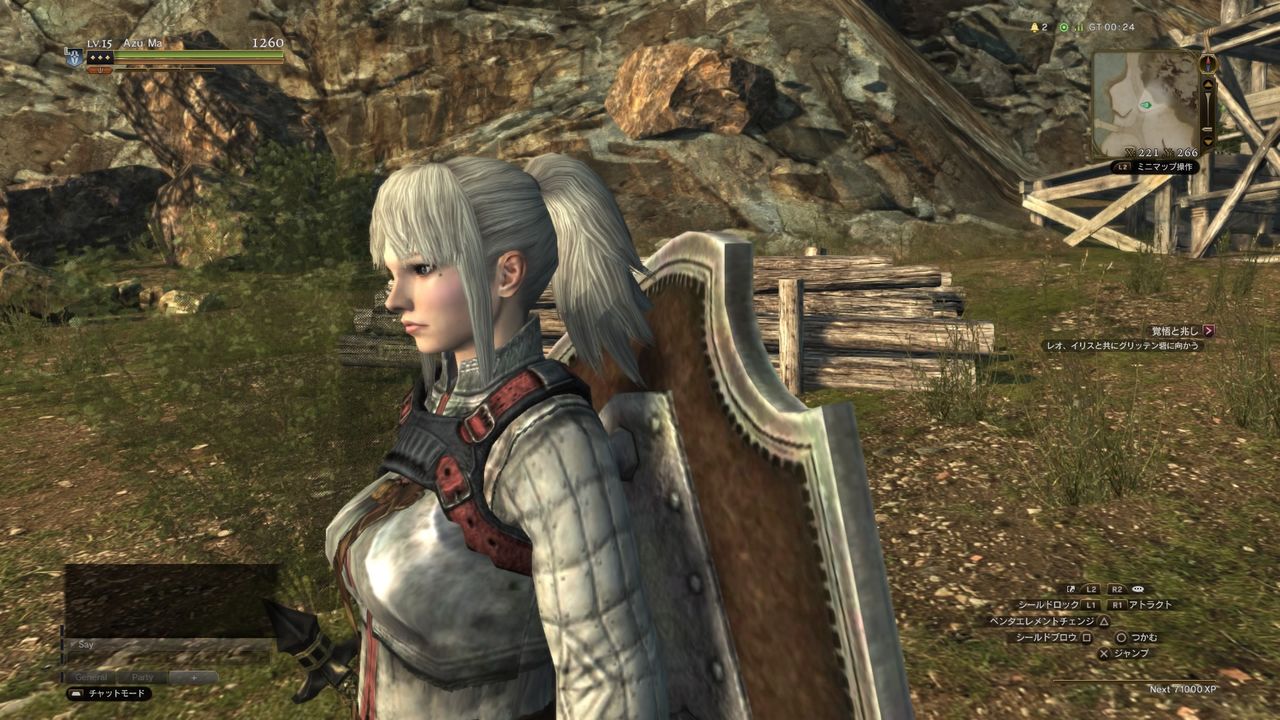Image resolution: width=1280 pixels, height=720 pixels.
Task: Click the + button to add a chat tab
Action: tap(194, 677)
